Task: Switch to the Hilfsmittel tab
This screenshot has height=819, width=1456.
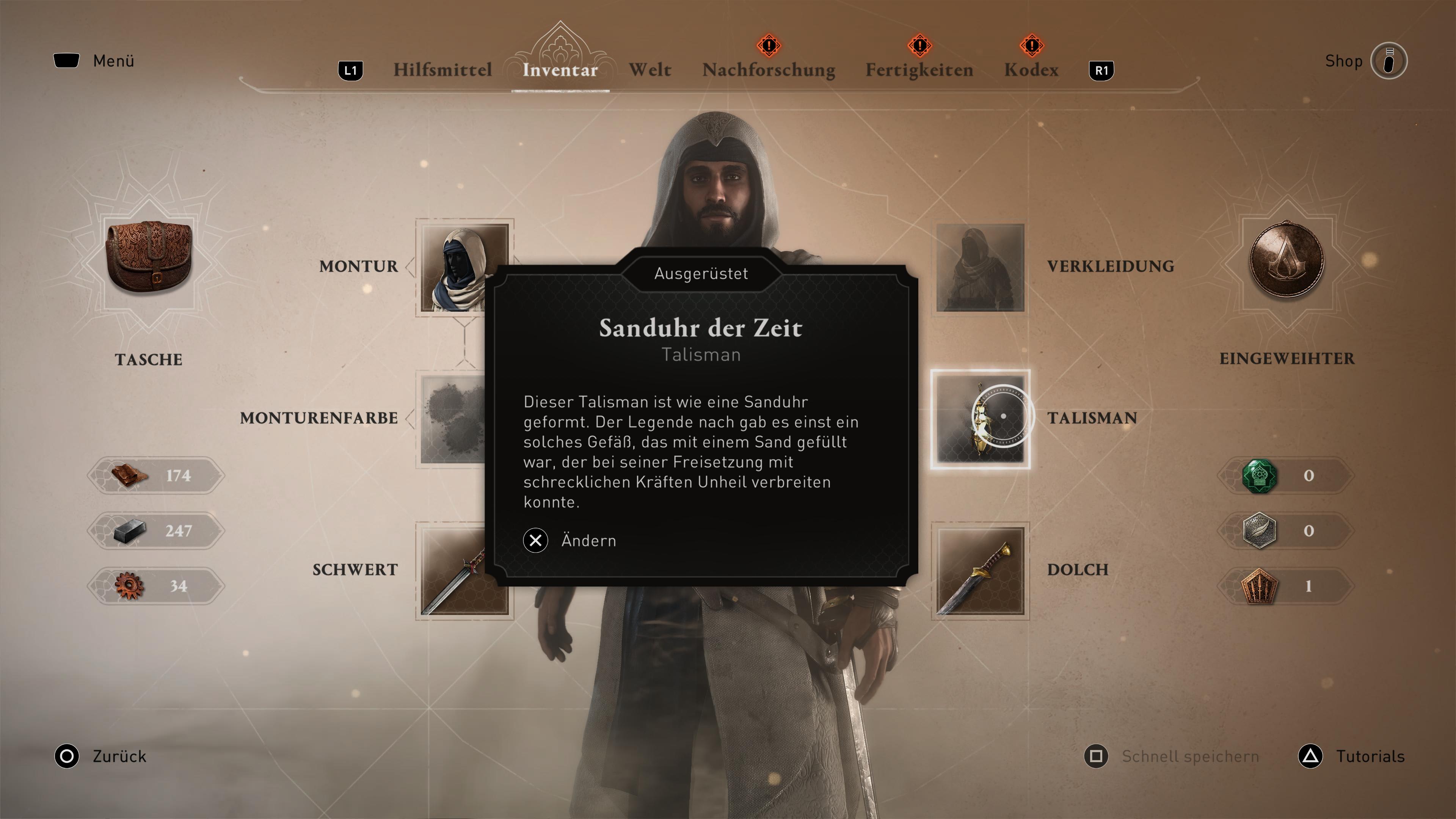Action: [442, 70]
